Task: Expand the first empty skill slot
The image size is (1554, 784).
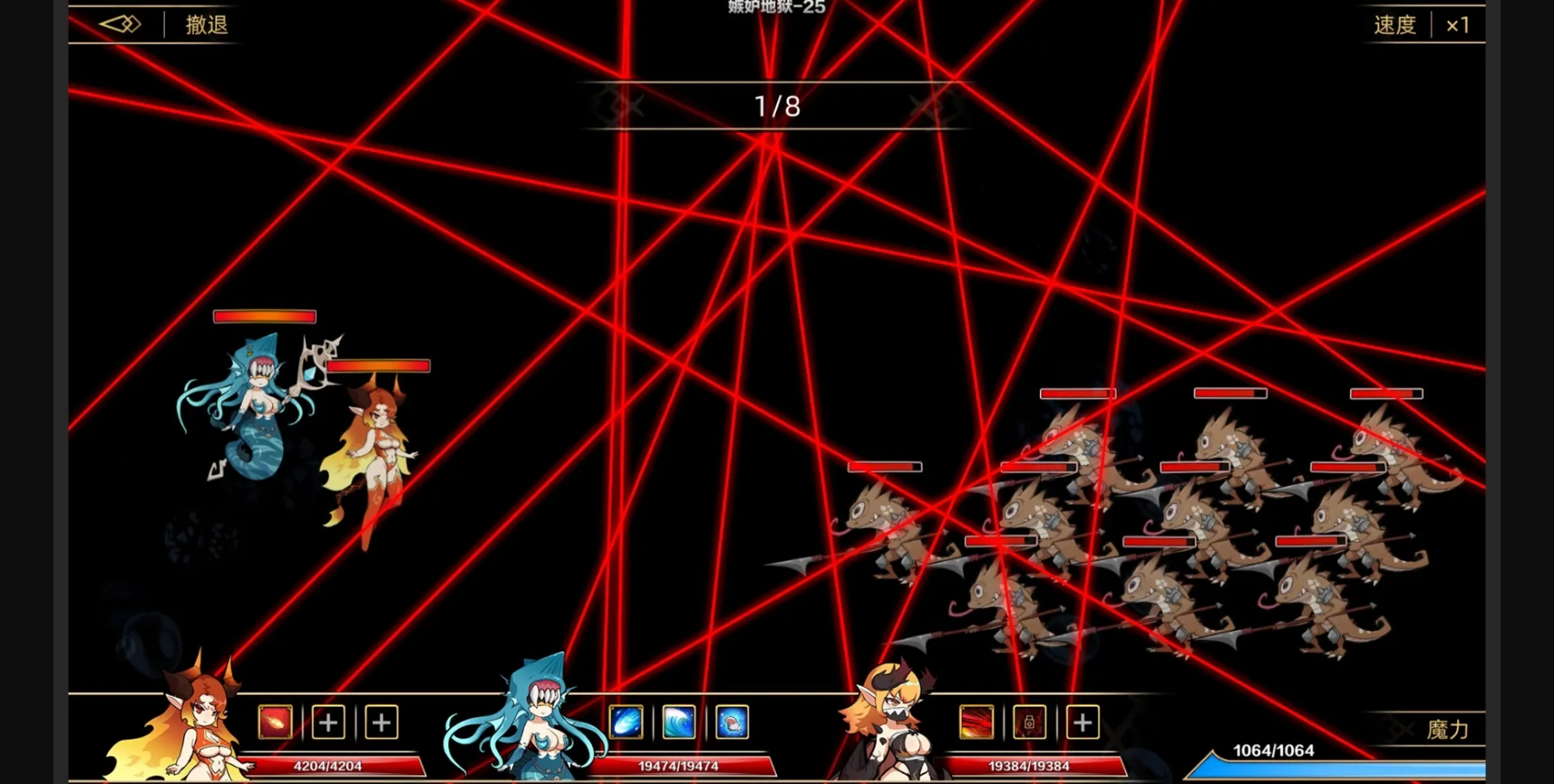Action: tap(328, 723)
